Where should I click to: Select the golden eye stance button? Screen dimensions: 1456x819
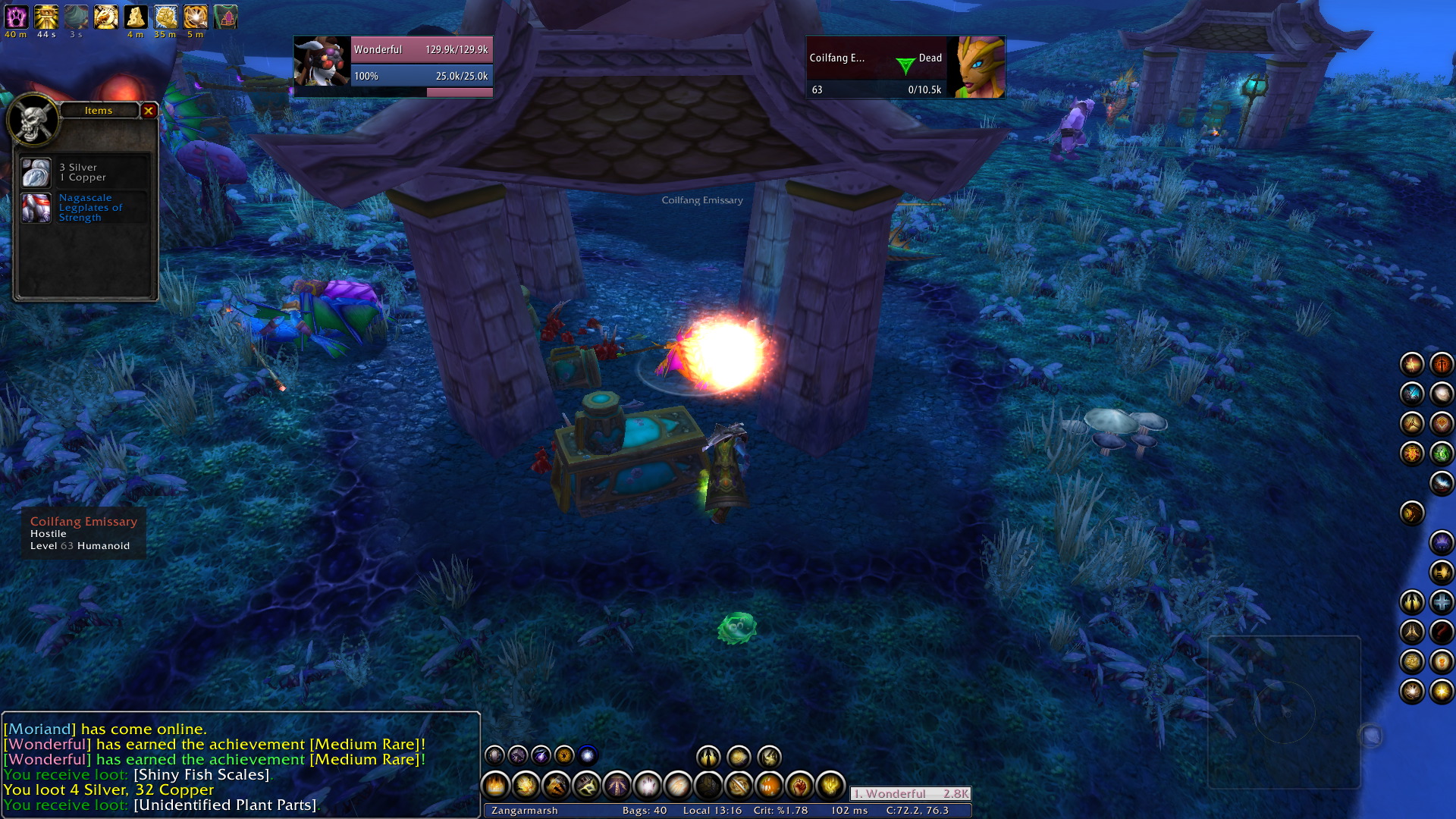(564, 755)
